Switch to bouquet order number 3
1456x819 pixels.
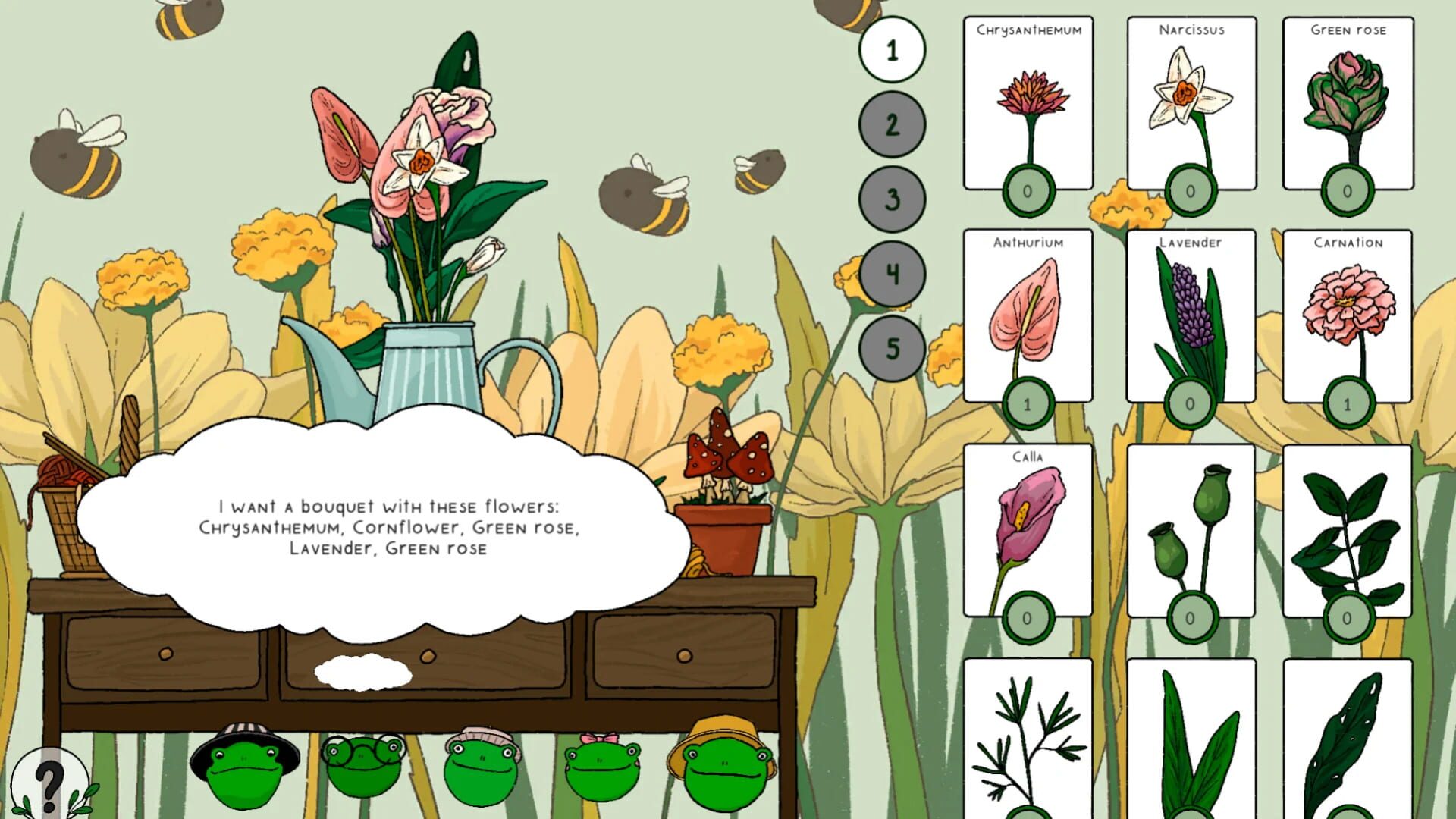tap(892, 199)
